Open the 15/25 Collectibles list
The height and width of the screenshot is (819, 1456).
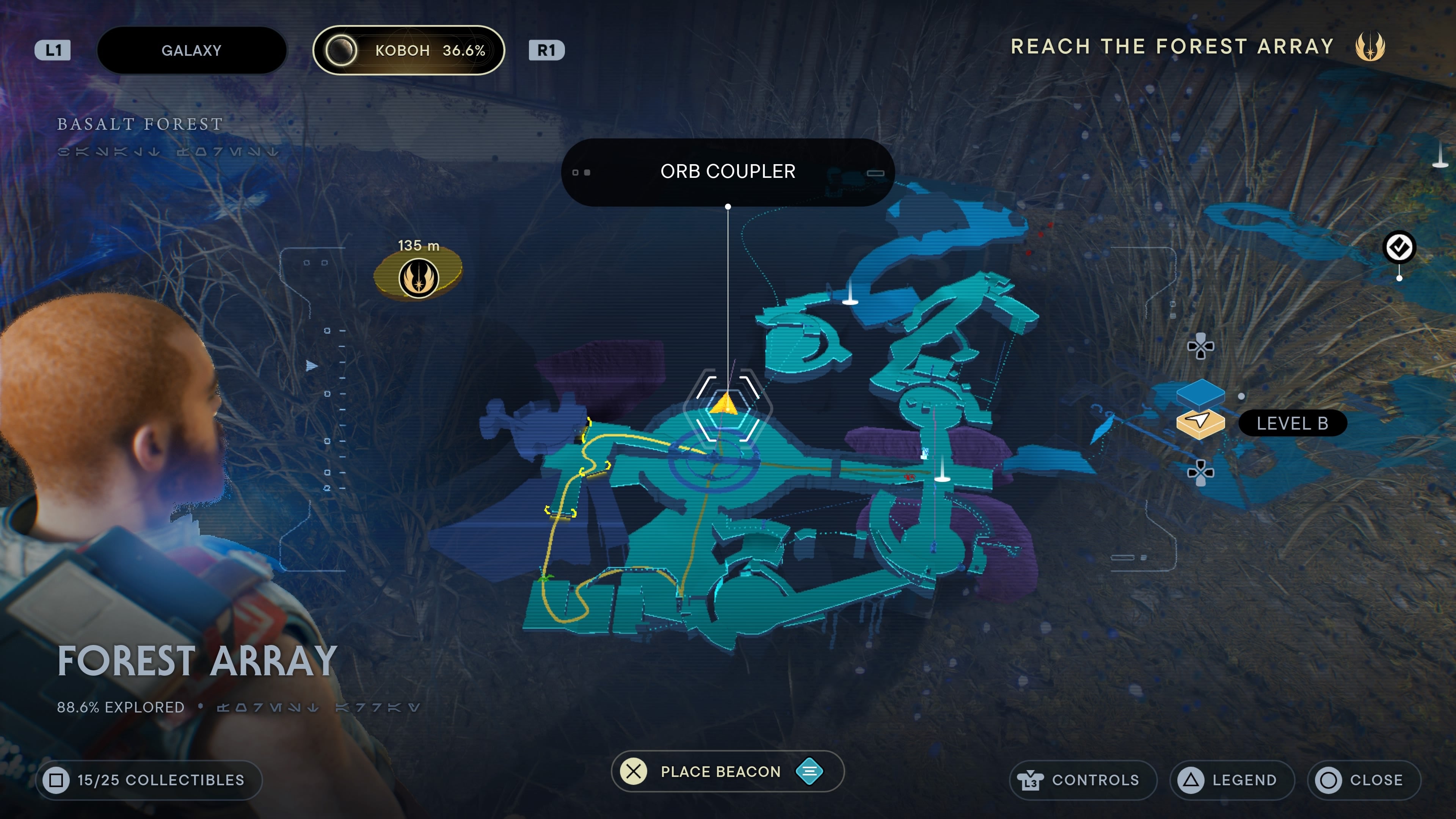pyautogui.click(x=149, y=780)
